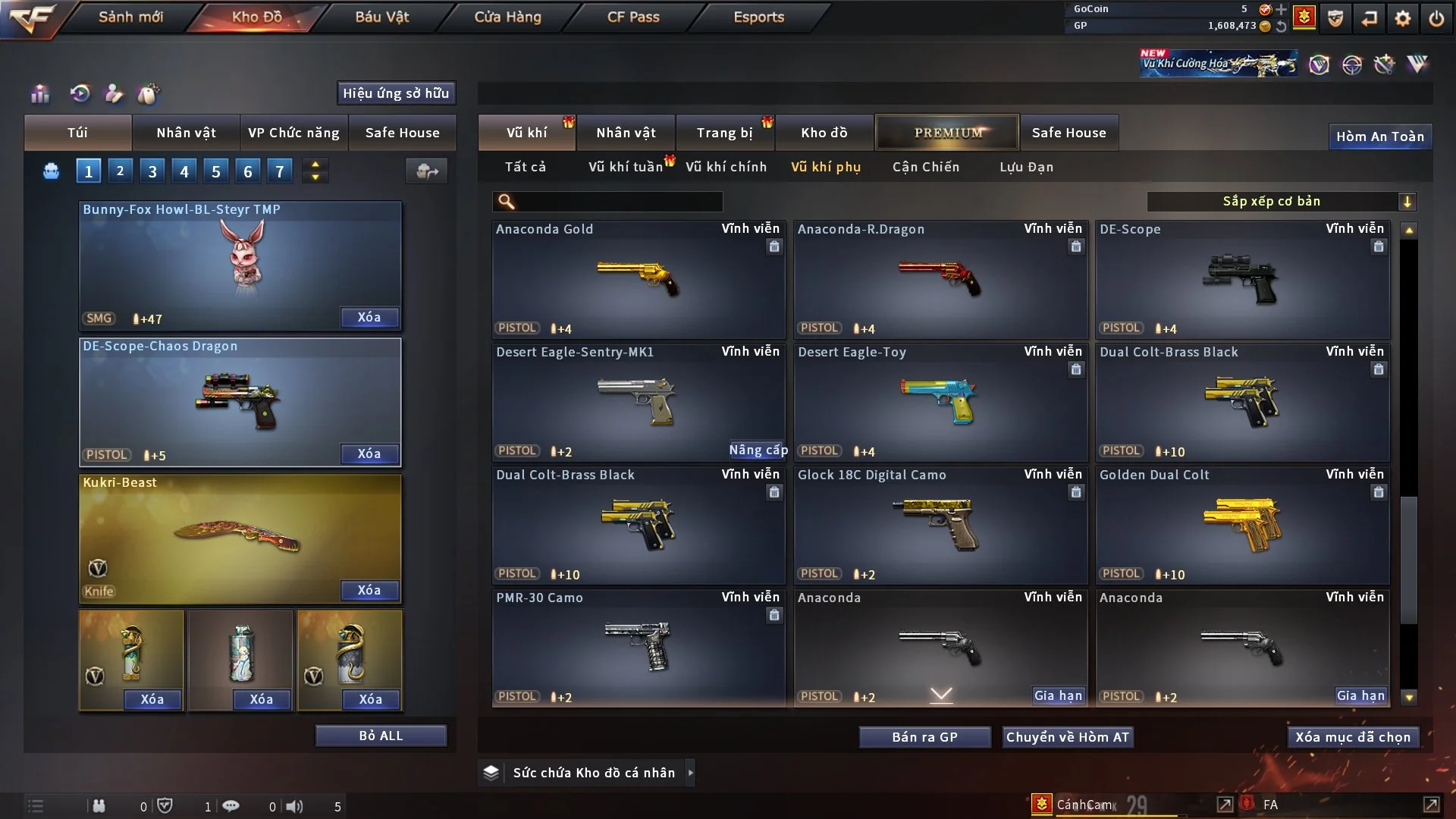
Task: Sell selected item with Bán ra GP
Action: pyautogui.click(x=924, y=737)
